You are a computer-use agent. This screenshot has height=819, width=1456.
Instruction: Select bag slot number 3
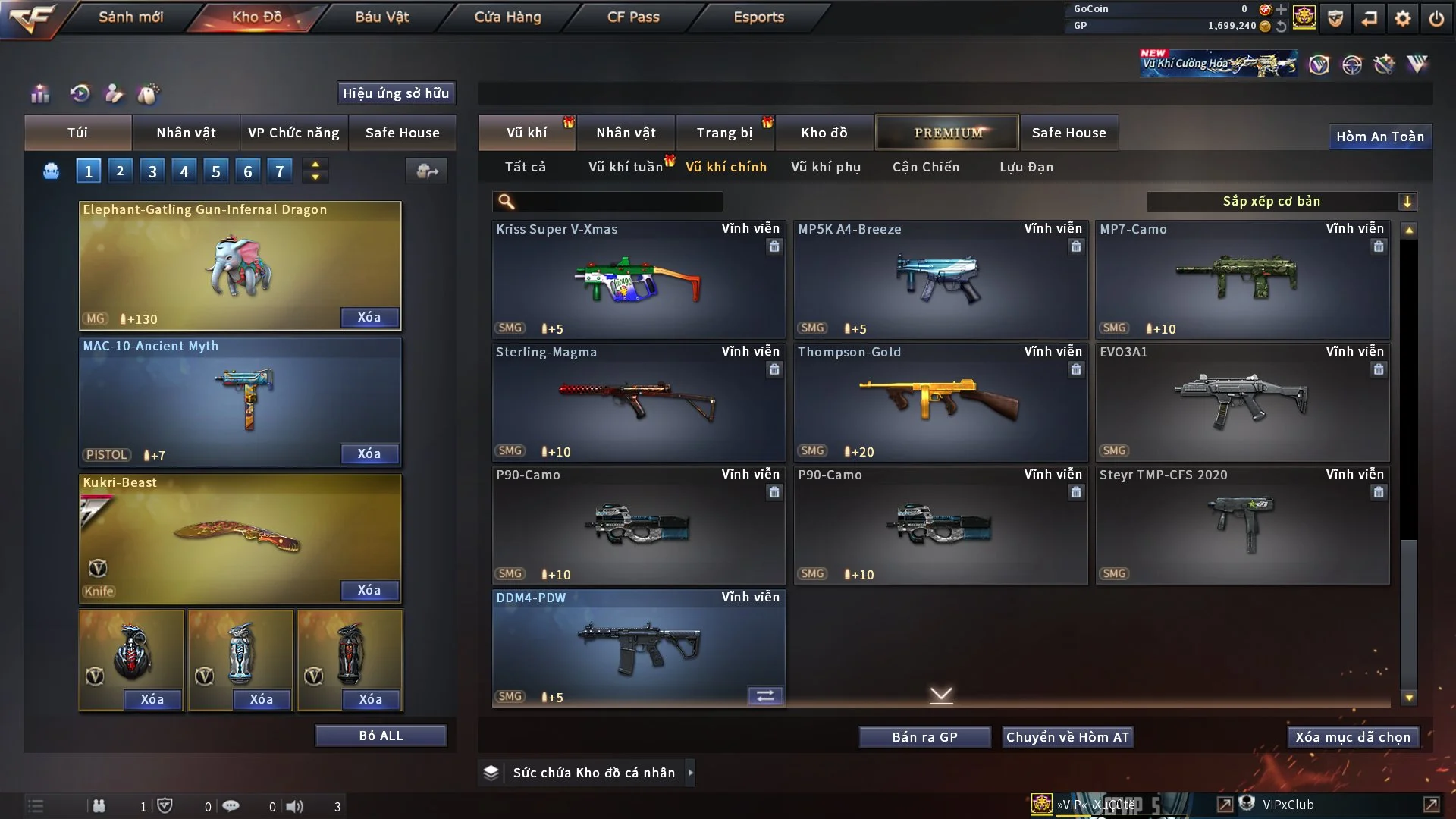[x=152, y=171]
